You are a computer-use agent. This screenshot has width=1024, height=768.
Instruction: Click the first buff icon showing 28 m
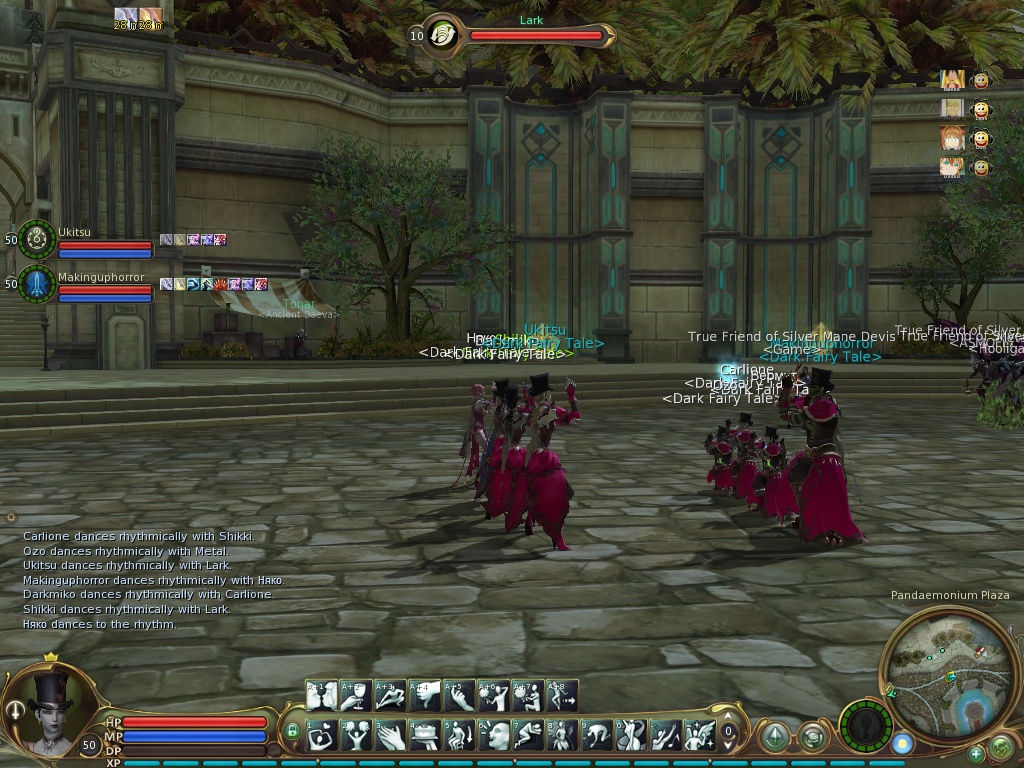coord(124,15)
